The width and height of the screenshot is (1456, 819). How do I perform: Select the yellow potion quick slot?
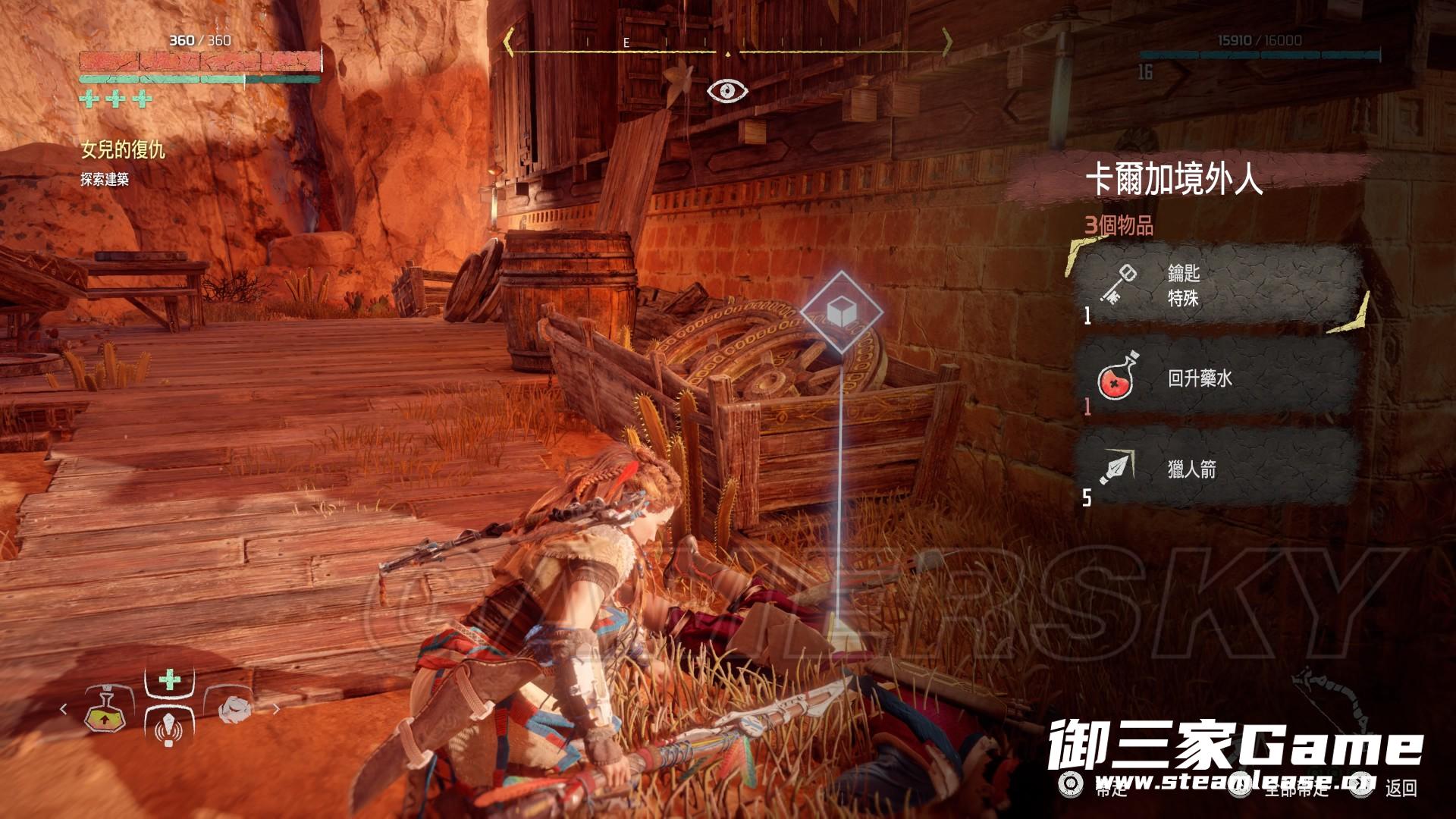[x=104, y=710]
